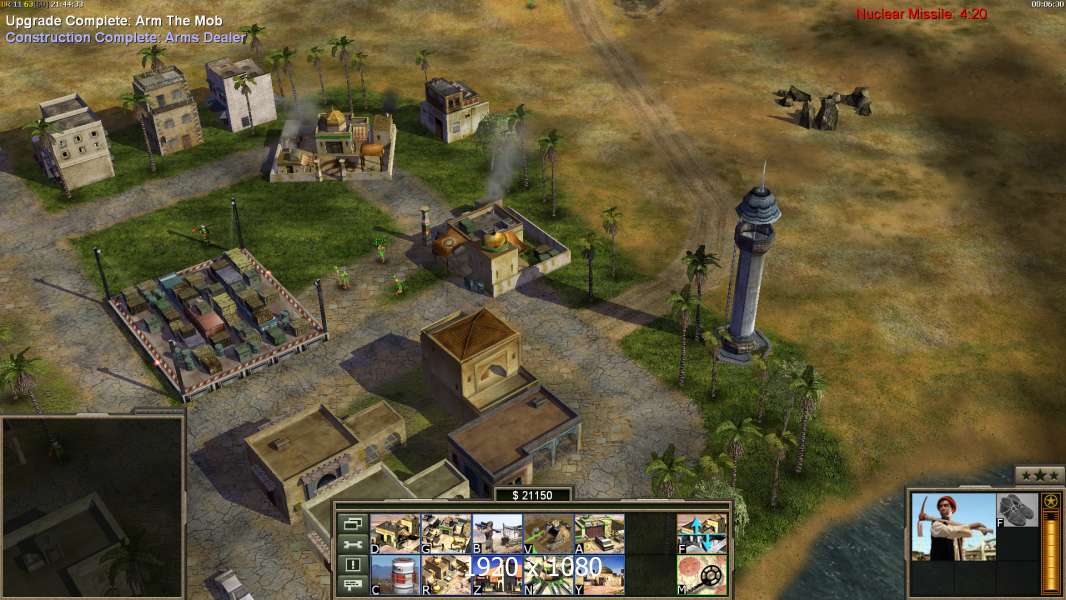
Task: Click the blue up-down arrows icon marked F
Action: pos(702,533)
